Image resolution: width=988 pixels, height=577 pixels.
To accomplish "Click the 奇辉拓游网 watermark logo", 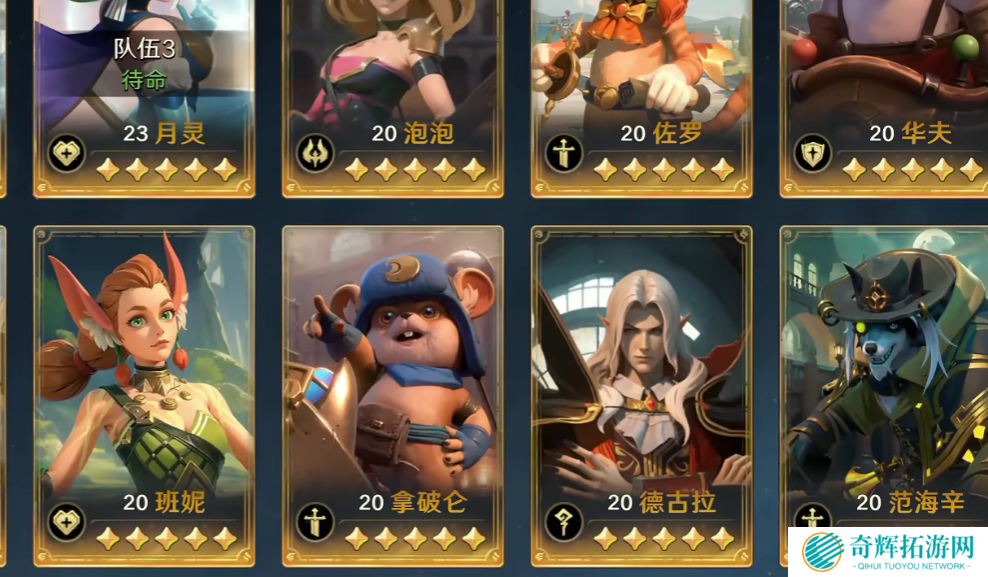I will click(886, 551).
